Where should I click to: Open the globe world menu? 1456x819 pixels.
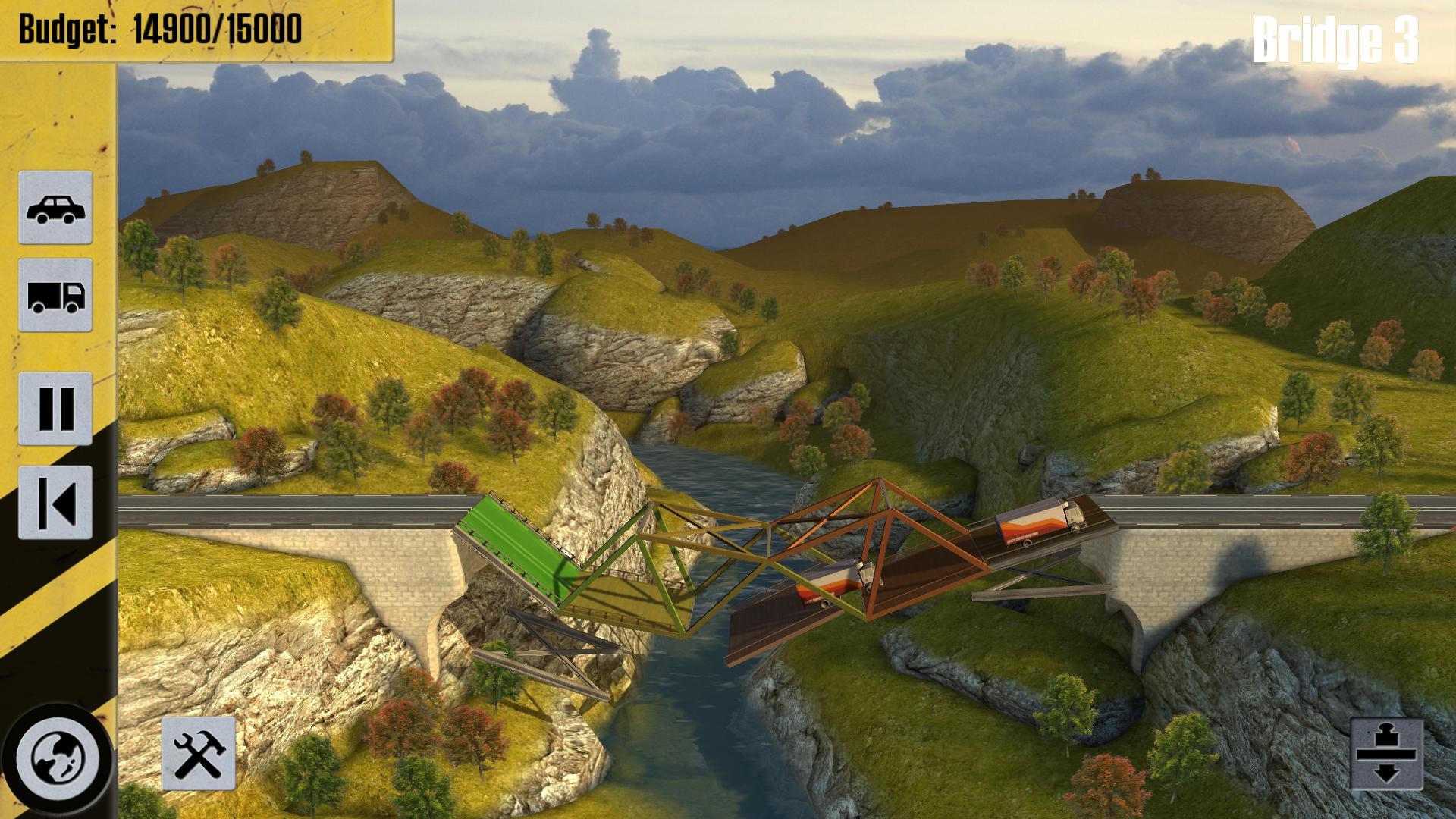click(58, 758)
